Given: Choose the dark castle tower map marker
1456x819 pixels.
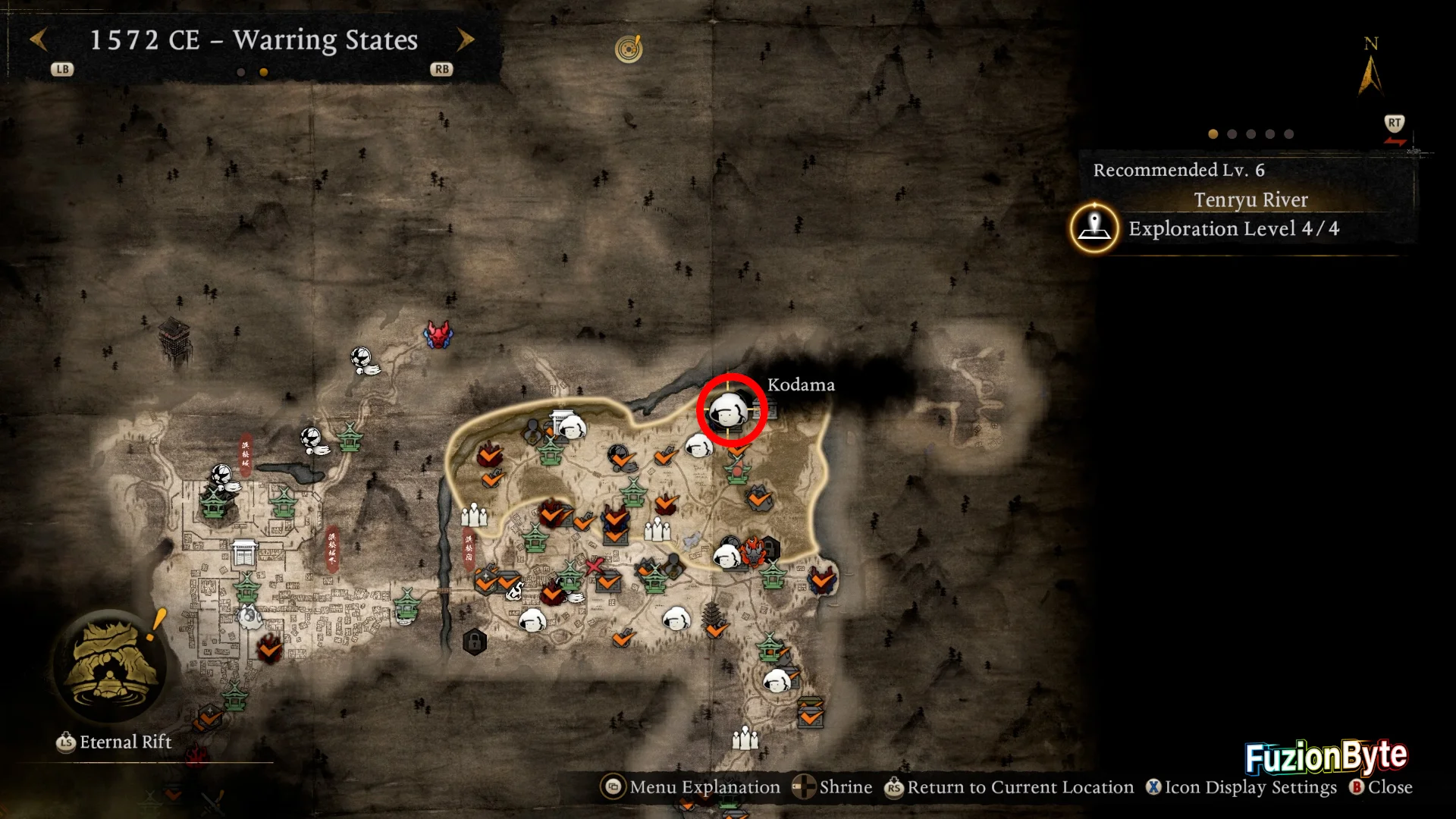Looking at the screenshot, I should [174, 341].
